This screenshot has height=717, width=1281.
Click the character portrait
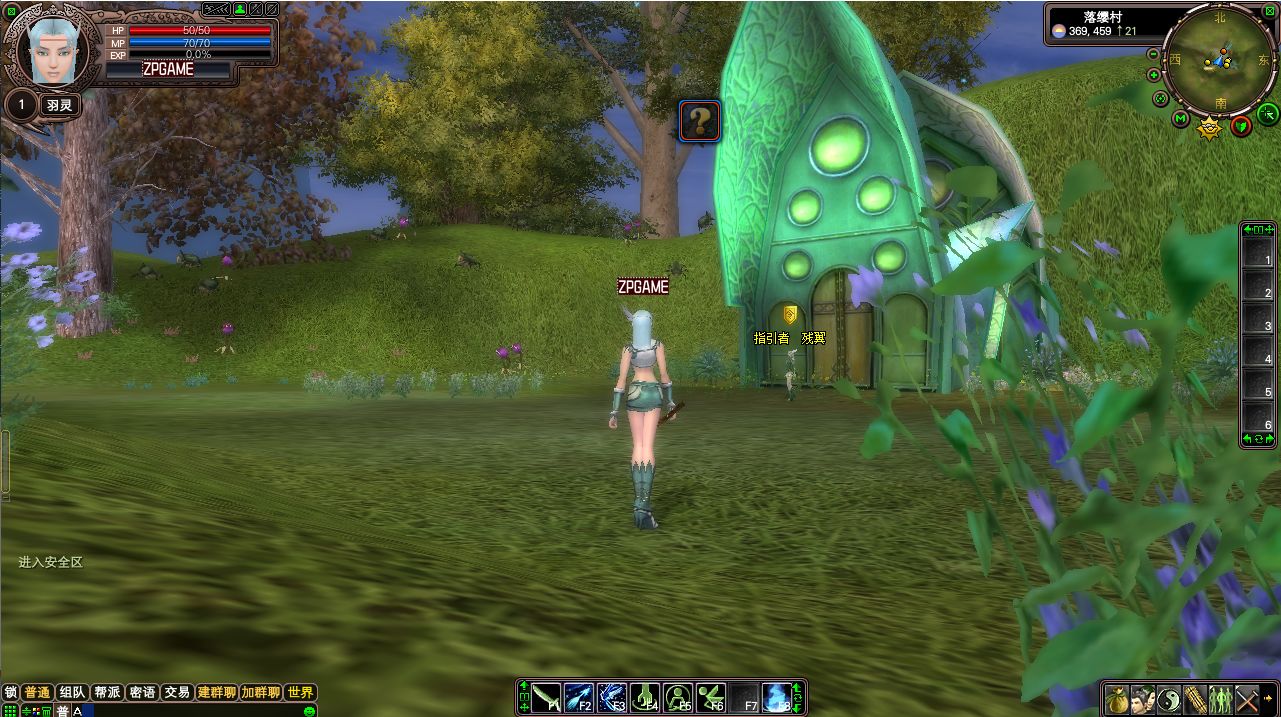51,52
